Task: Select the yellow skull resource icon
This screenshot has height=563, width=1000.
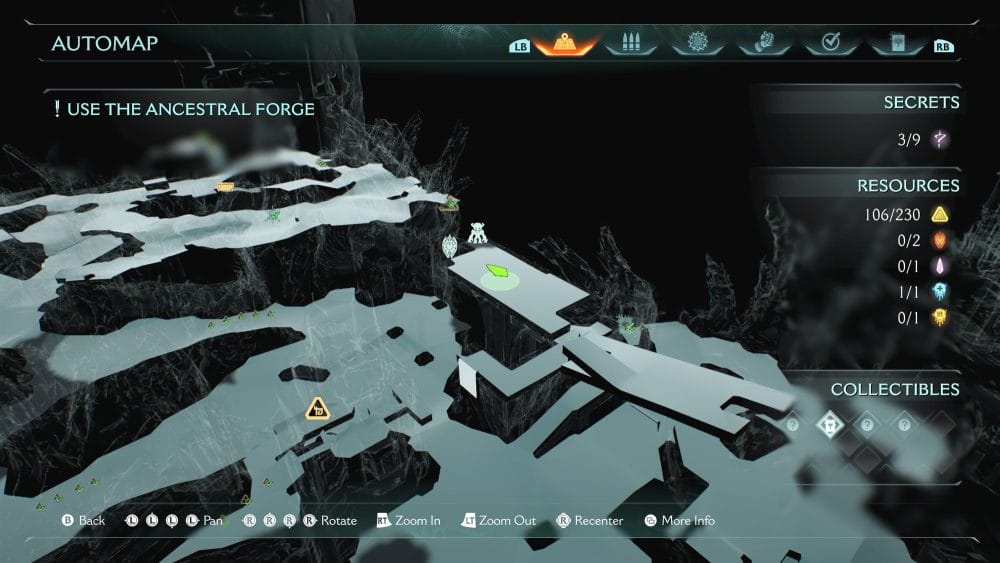Action: click(x=939, y=318)
